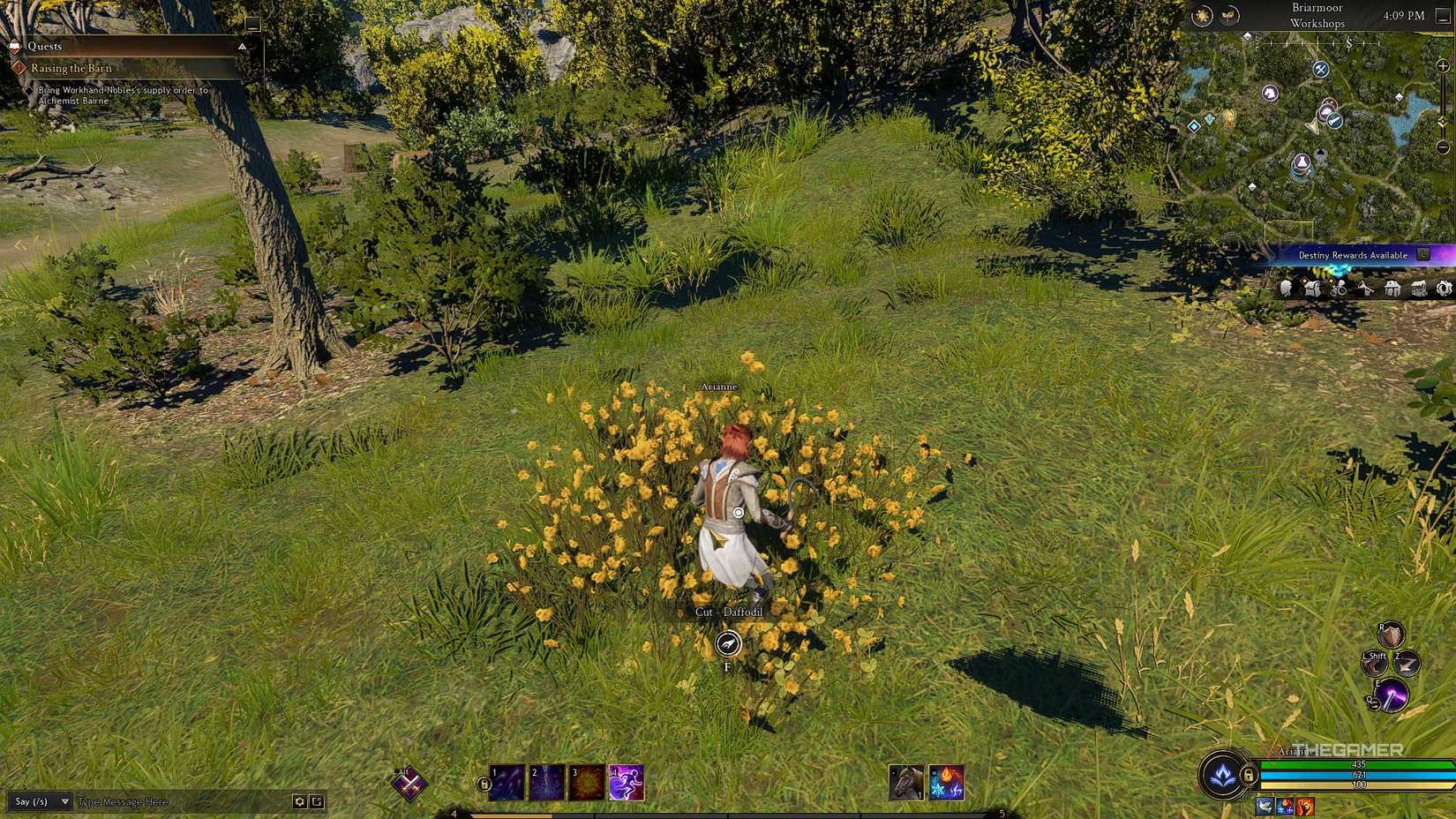1456x819 pixels.
Task: Toggle the lock icon next to the health bars
Action: coord(1249,776)
